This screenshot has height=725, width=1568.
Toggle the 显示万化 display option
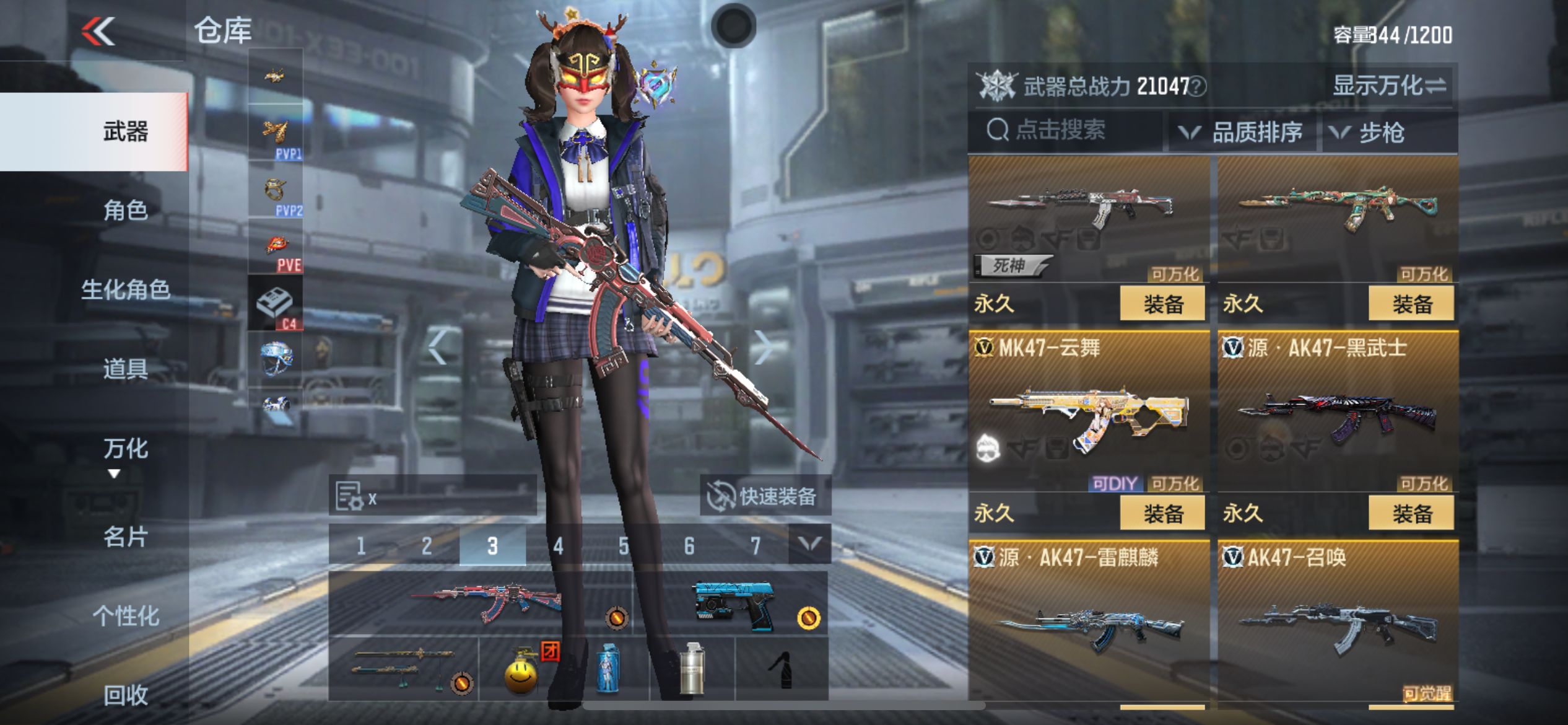click(1388, 86)
